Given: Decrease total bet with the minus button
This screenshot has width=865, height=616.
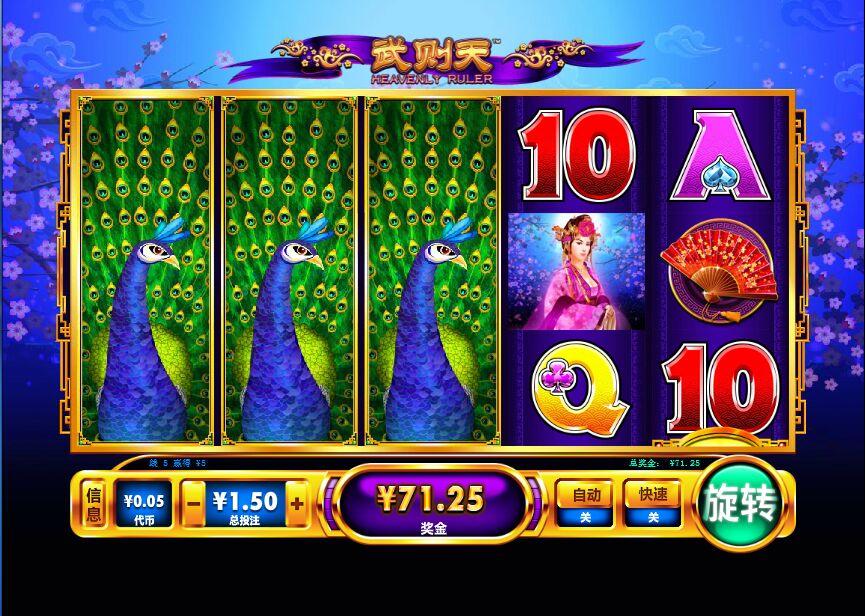Looking at the screenshot, I should [193, 505].
